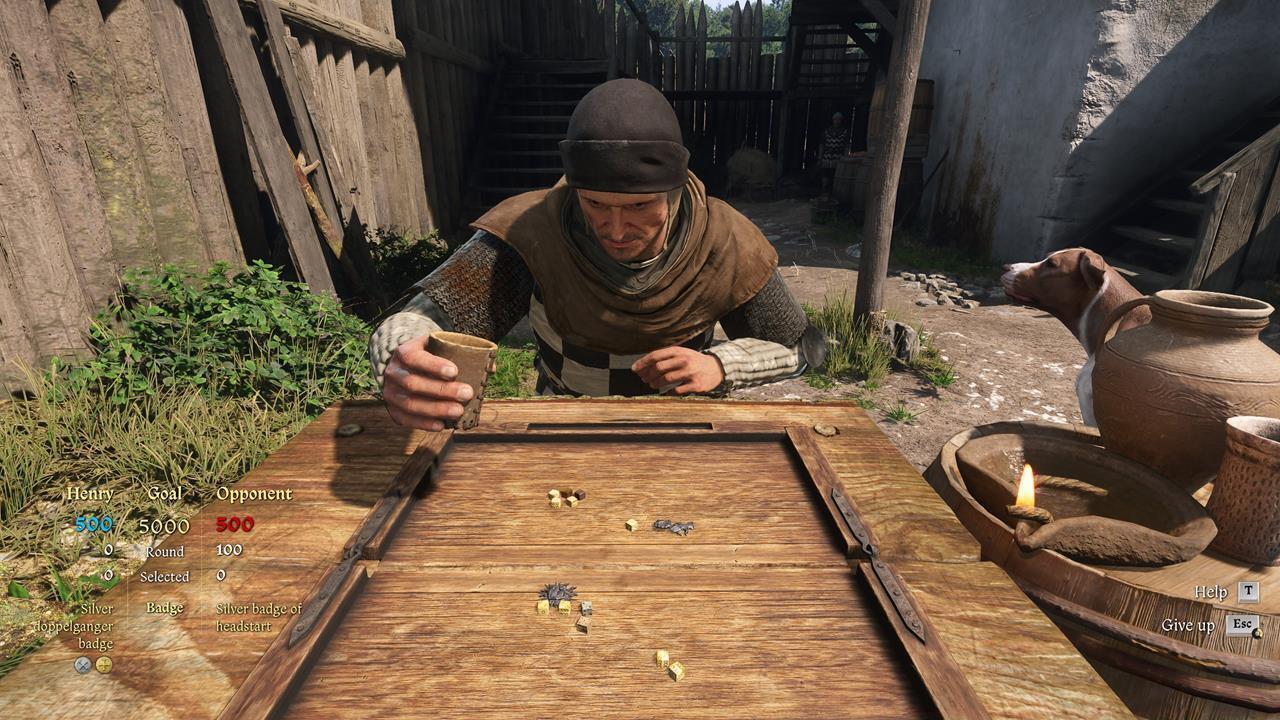Screen dimensions: 1280x720
Task: Select the Opponent score column header
Action: [250, 493]
